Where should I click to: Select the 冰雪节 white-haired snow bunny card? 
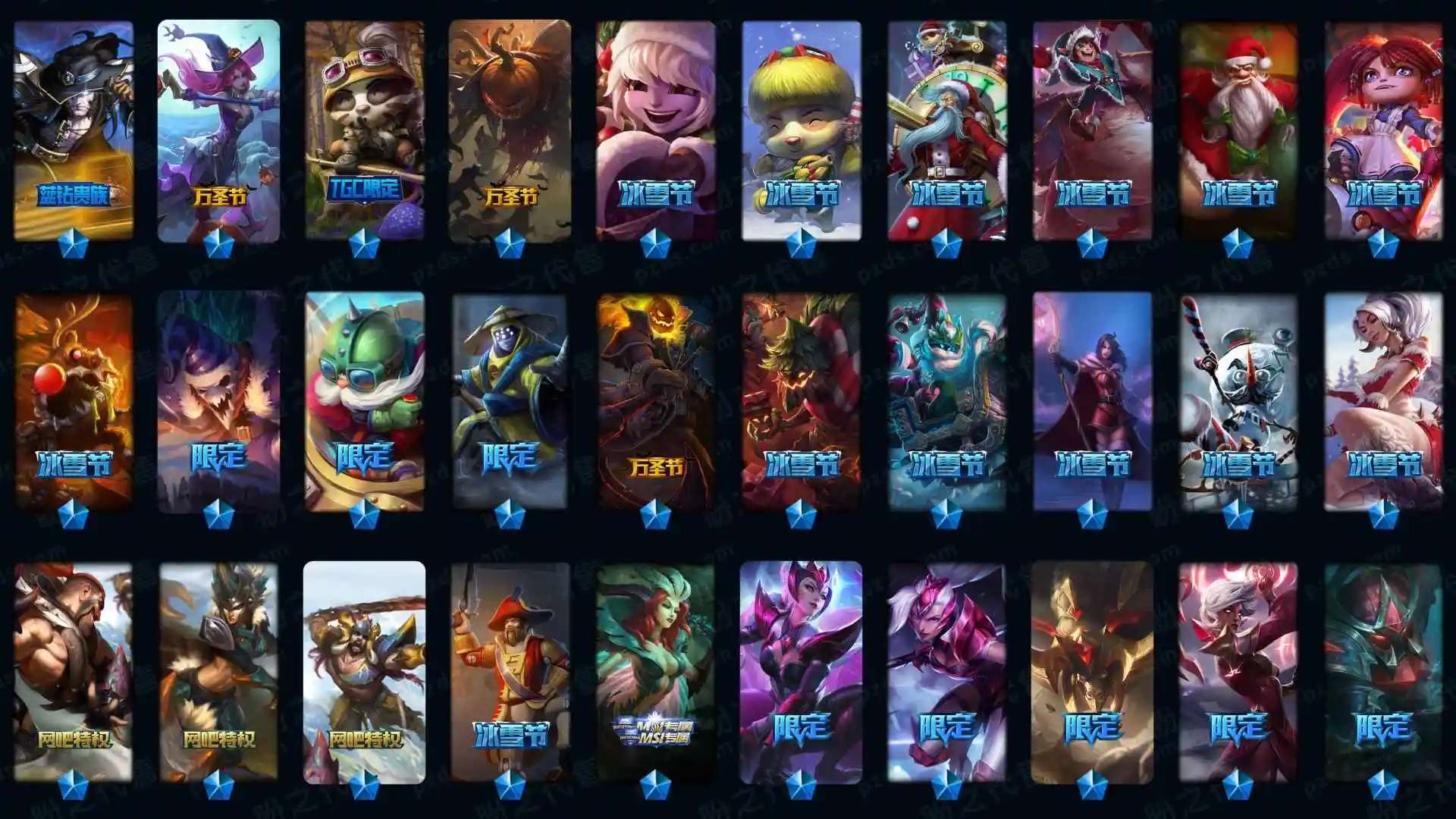(1383, 402)
